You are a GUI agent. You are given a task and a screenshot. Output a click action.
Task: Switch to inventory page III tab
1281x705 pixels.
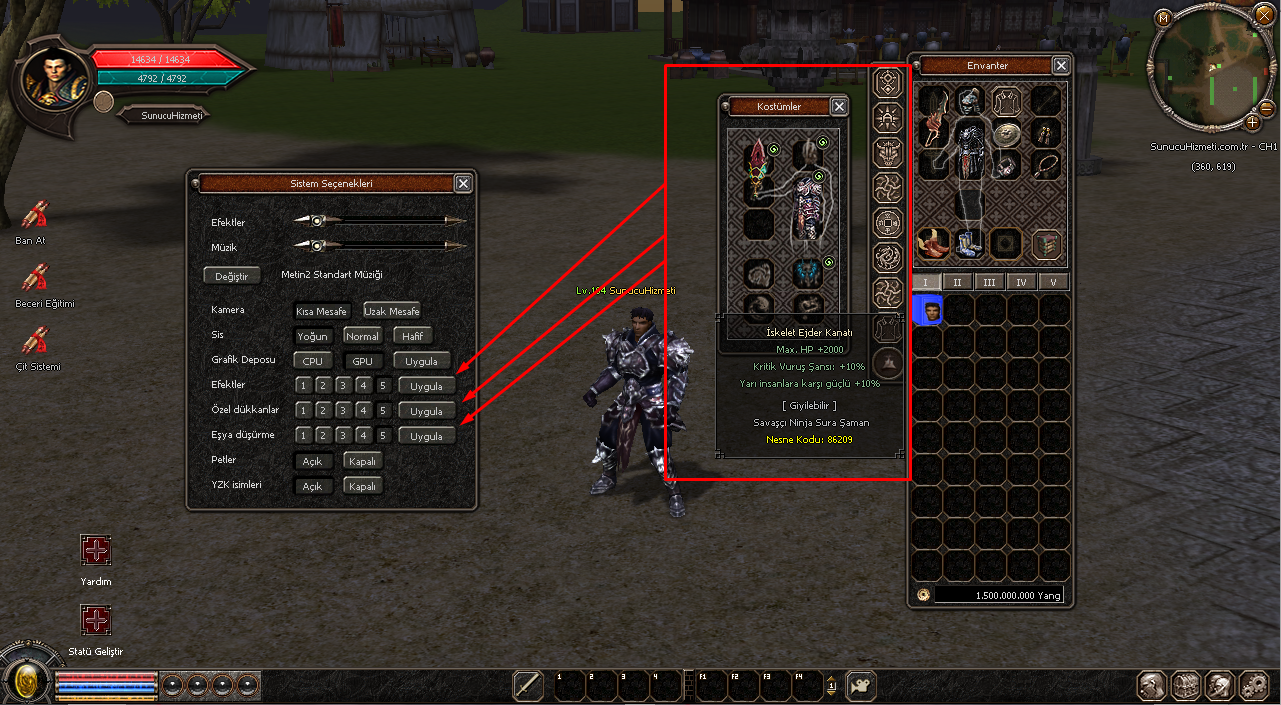point(990,282)
